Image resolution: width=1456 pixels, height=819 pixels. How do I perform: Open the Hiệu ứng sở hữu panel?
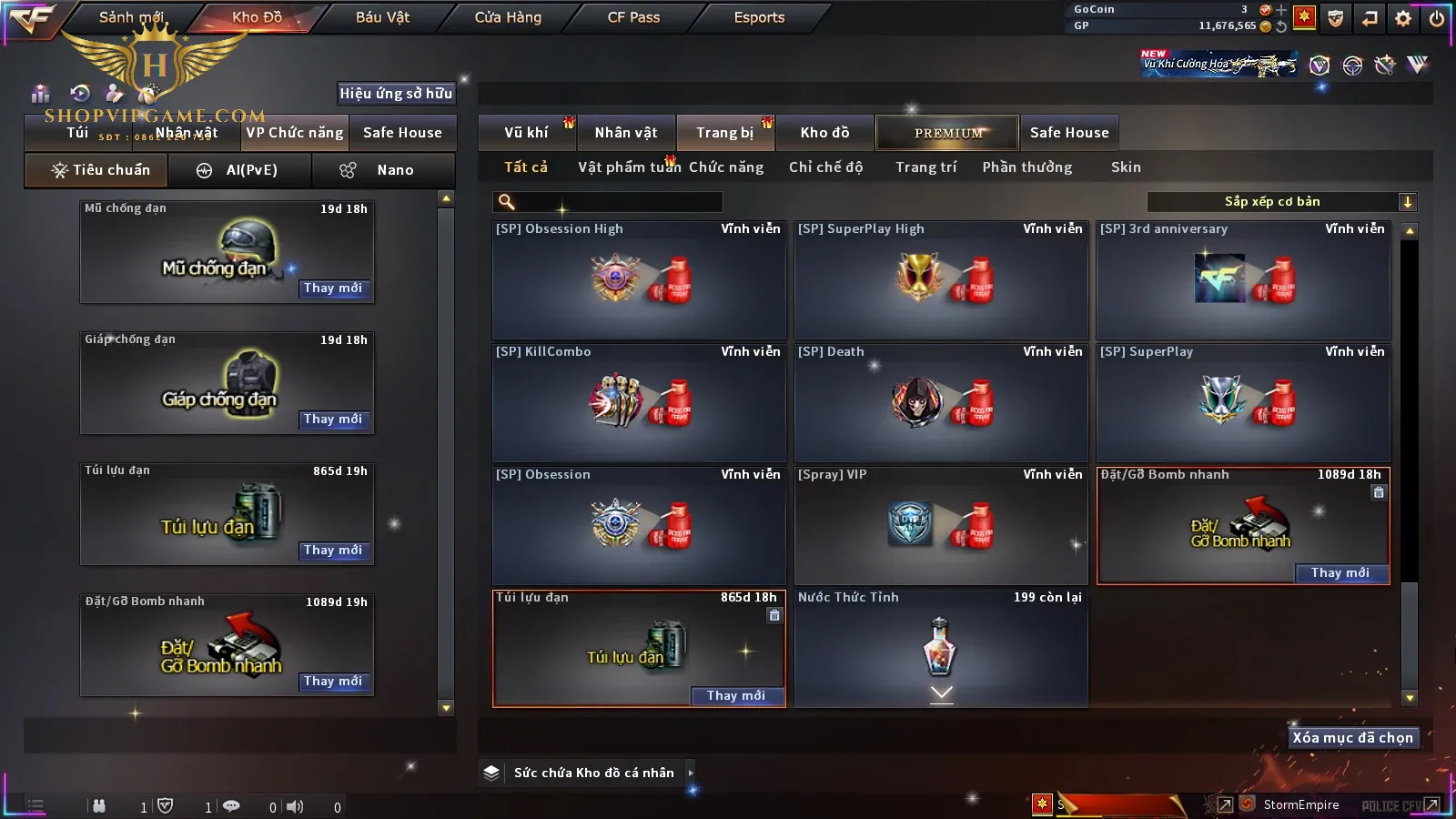pyautogui.click(x=396, y=94)
